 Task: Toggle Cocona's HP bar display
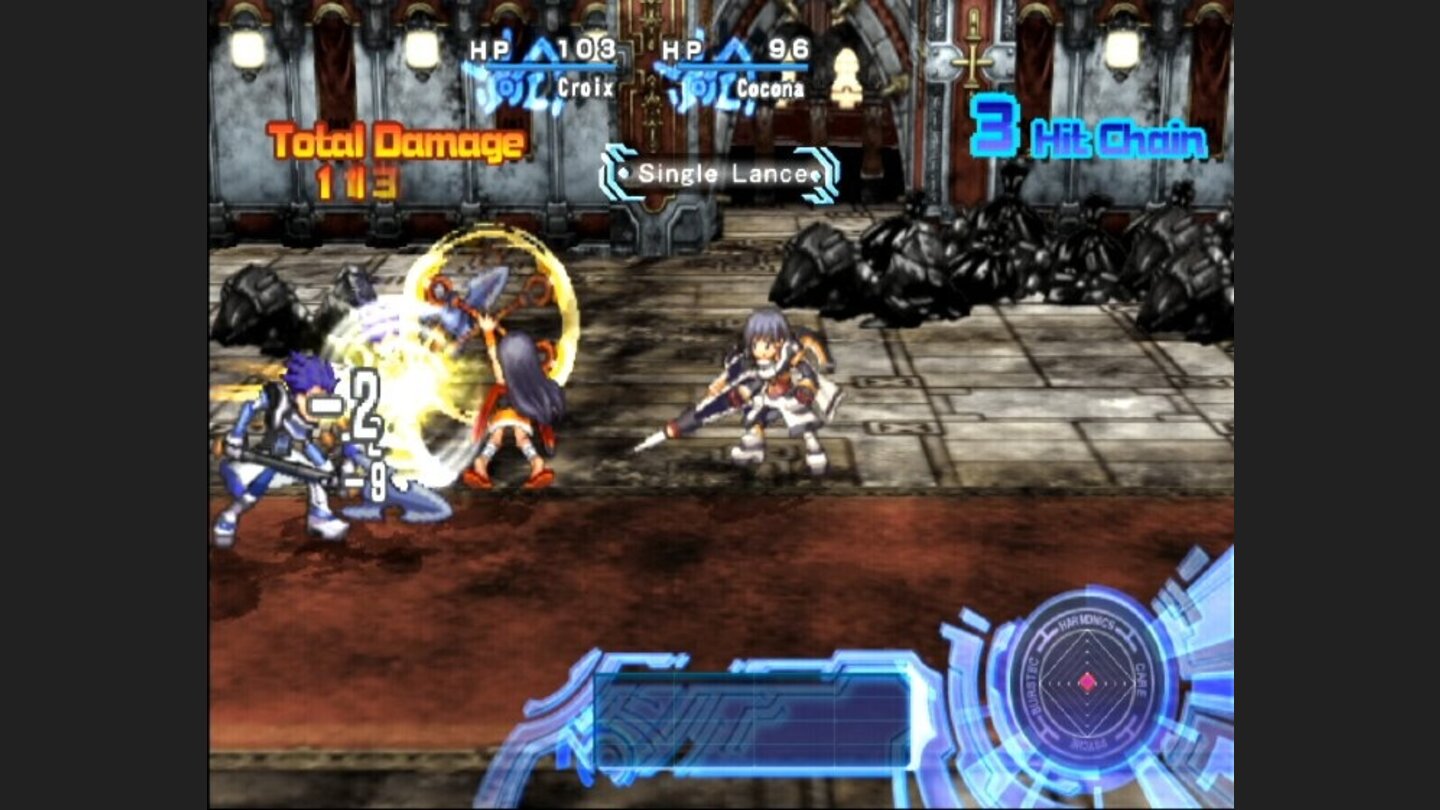743,66
